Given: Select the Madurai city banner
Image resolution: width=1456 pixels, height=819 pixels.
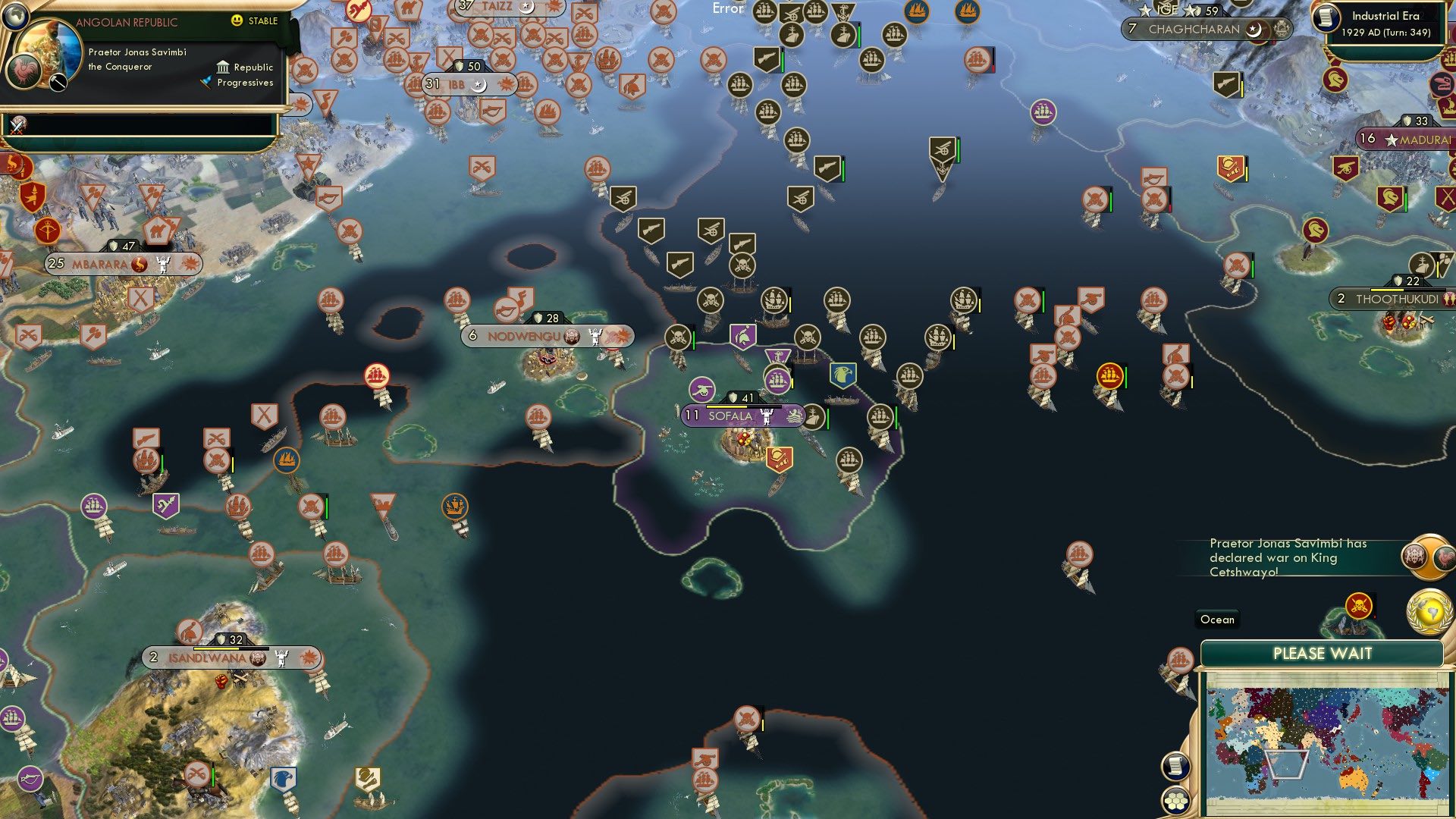Looking at the screenshot, I should click(x=1407, y=138).
